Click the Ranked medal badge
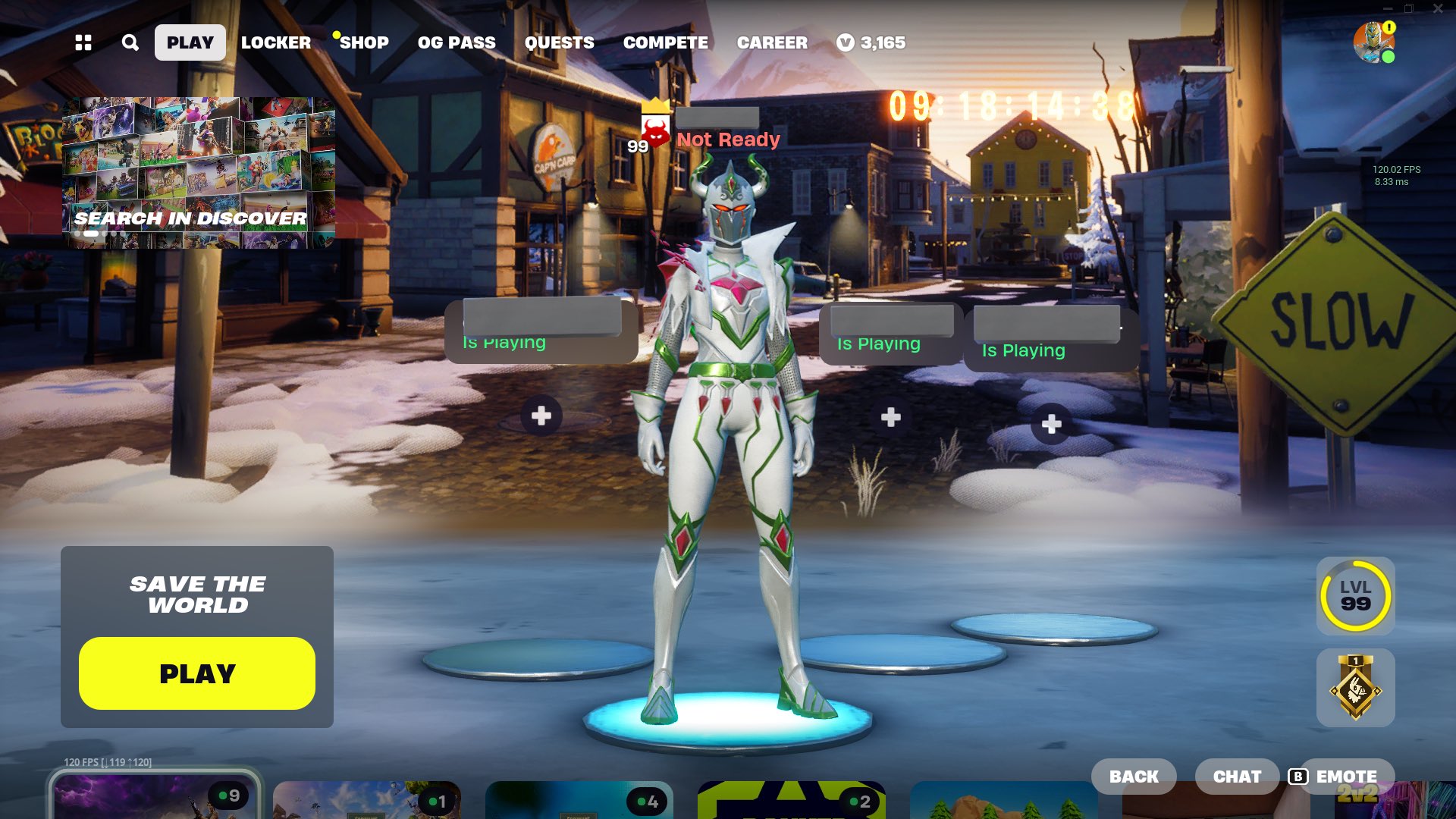This screenshot has width=1456, height=819. pos(1355,688)
